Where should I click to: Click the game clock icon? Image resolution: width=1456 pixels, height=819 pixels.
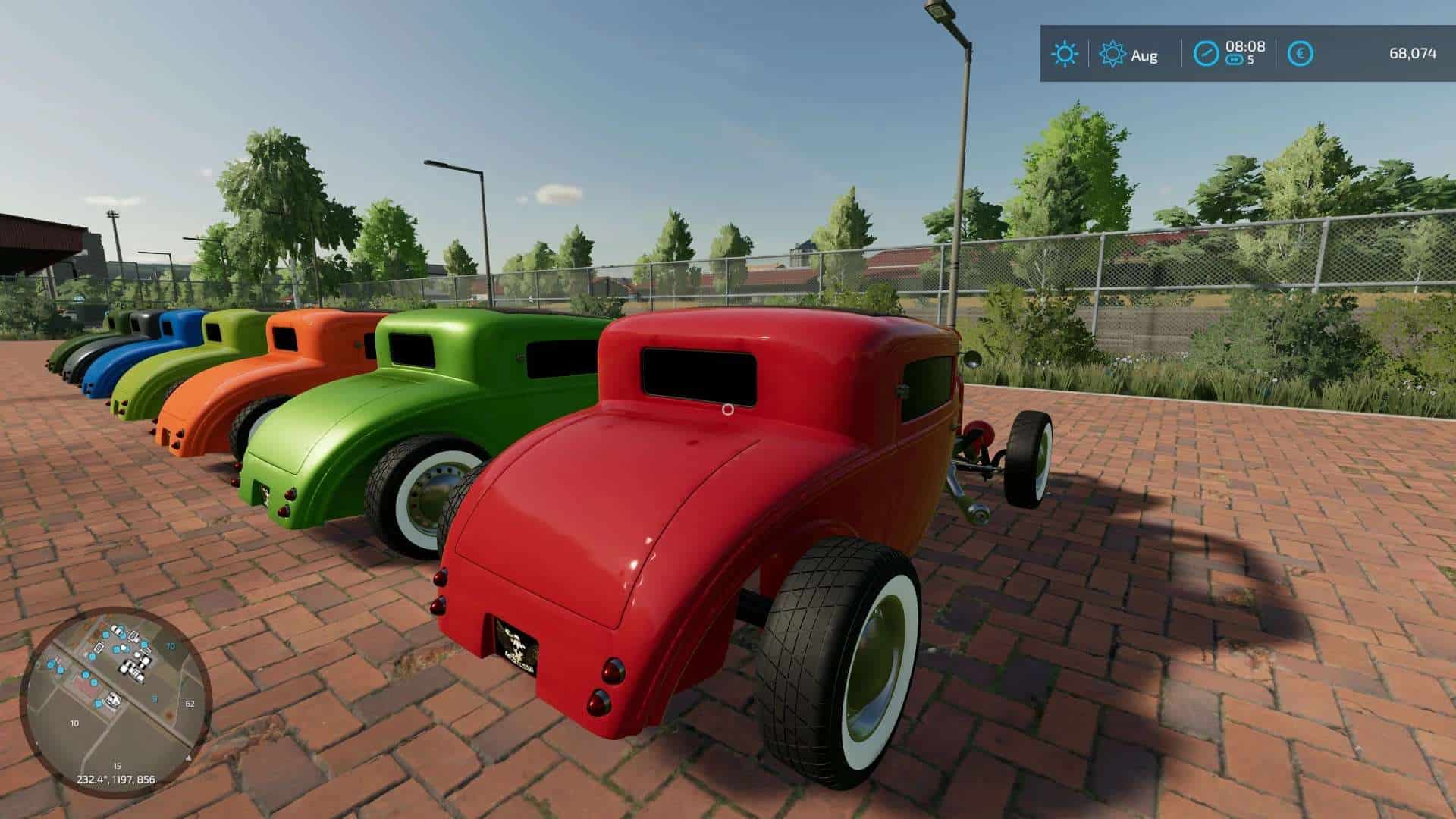point(1206,54)
